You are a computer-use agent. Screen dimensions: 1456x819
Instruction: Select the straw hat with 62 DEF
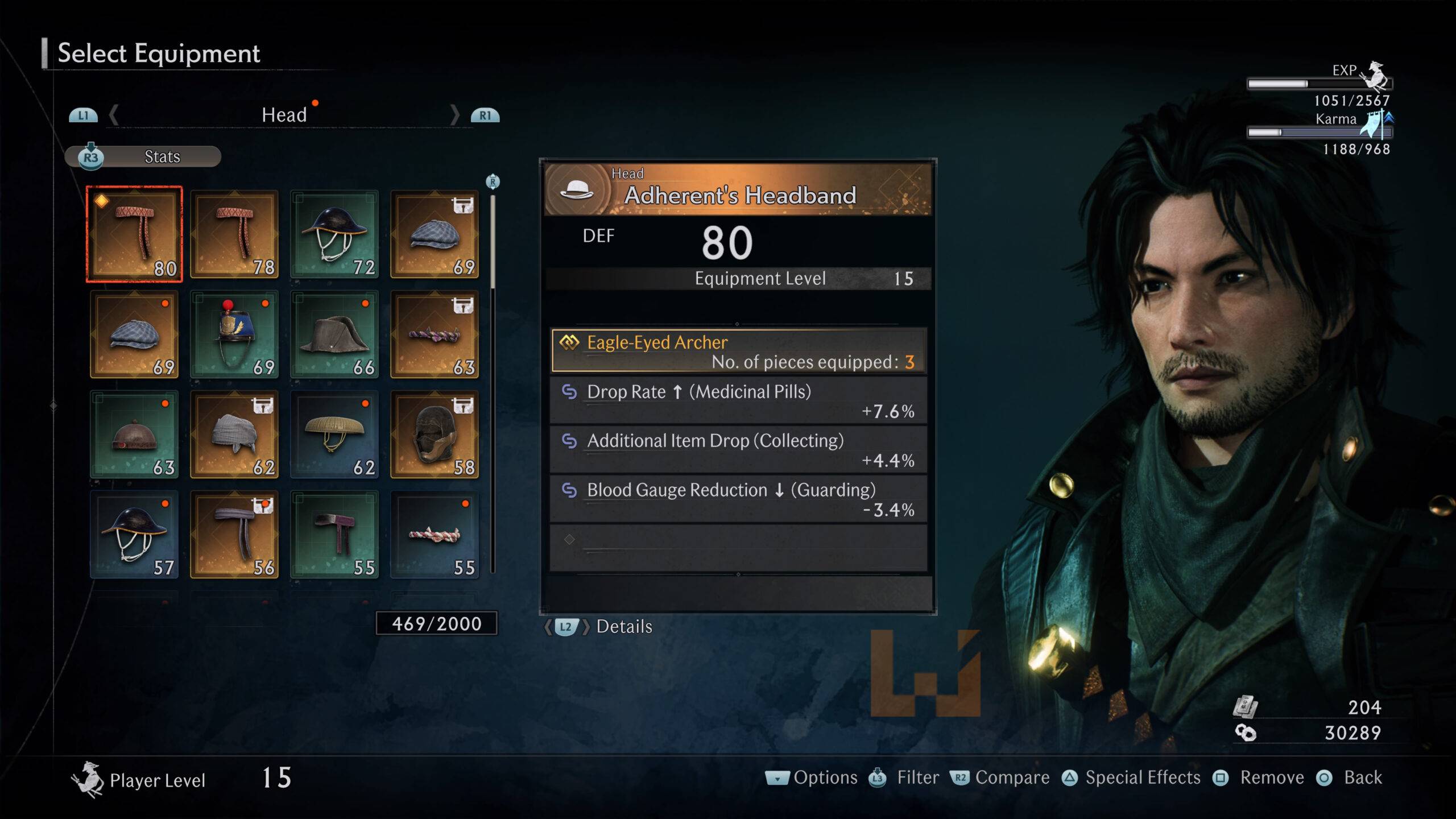[334, 435]
